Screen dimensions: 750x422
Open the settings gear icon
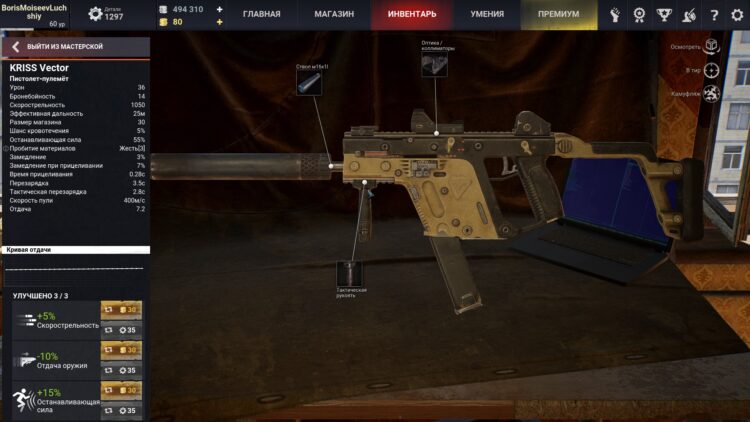(736, 15)
